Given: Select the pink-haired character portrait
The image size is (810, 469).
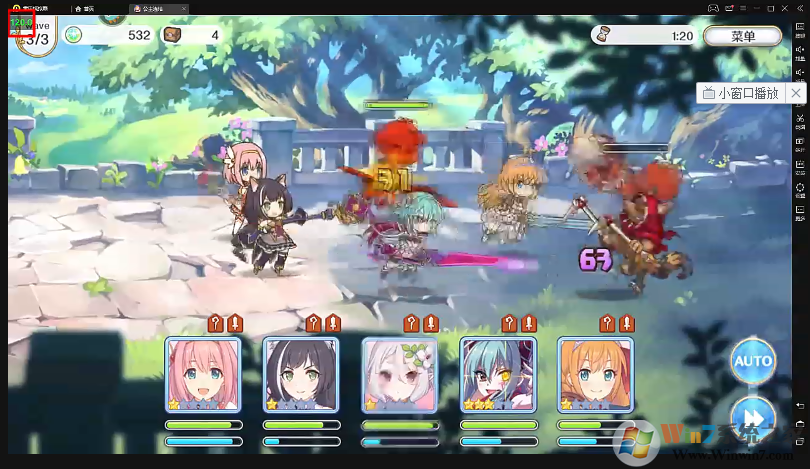Looking at the screenshot, I should coord(204,374).
